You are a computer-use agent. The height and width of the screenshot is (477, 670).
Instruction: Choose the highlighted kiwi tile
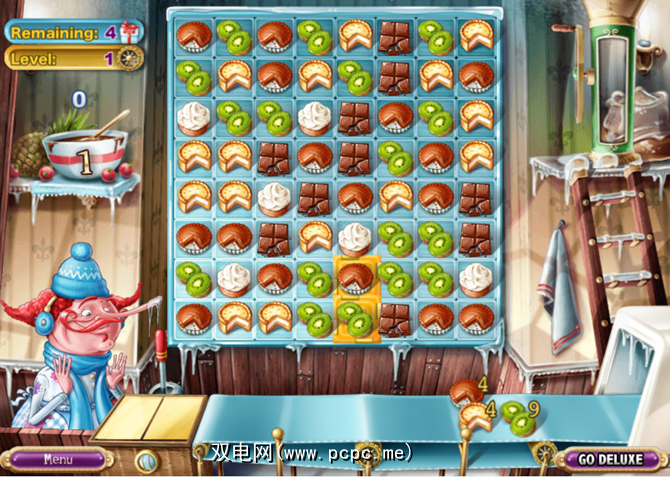pyautogui.click(x=354, y=317)
